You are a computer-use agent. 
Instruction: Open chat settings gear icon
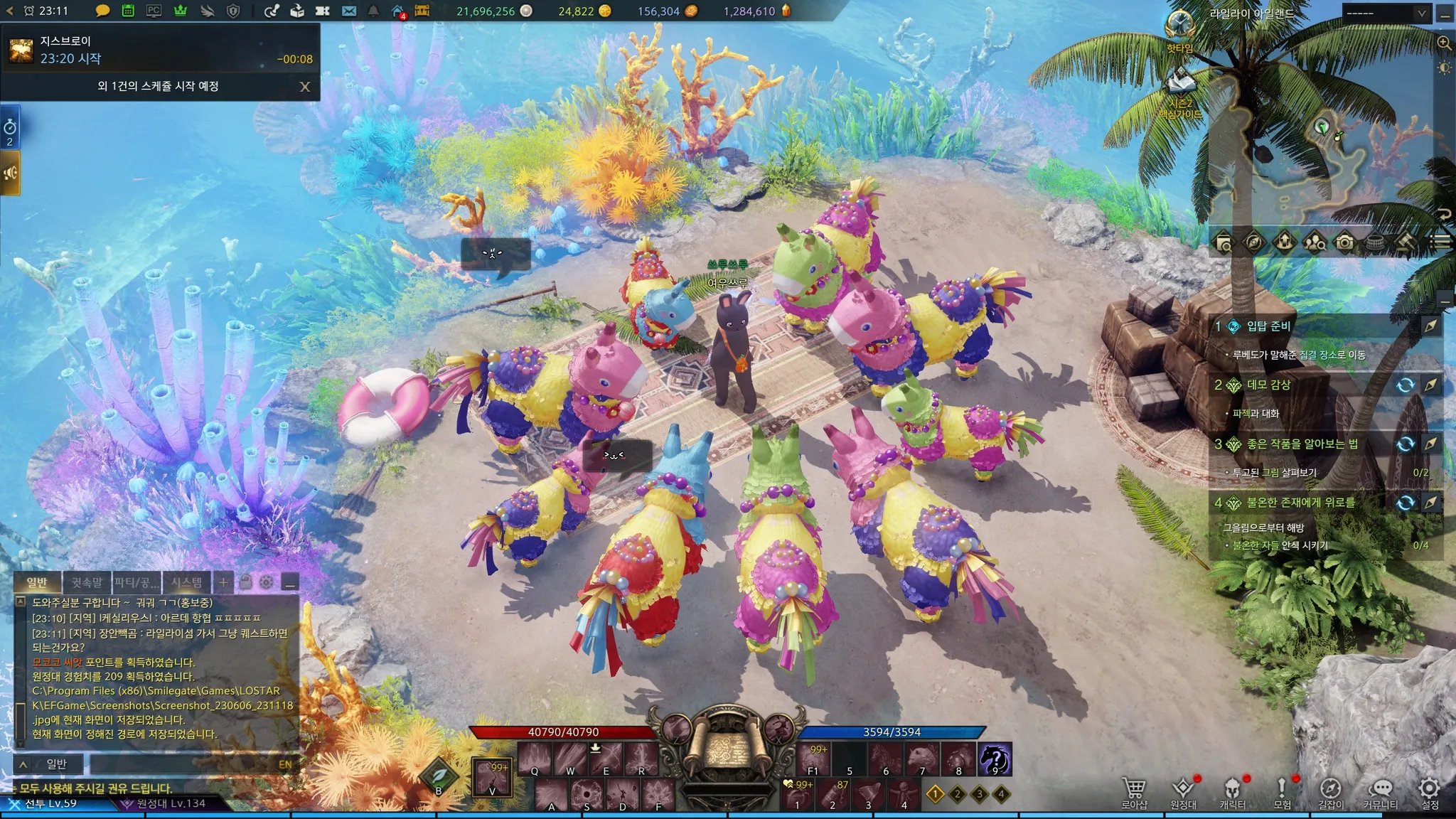pos(267,582)
